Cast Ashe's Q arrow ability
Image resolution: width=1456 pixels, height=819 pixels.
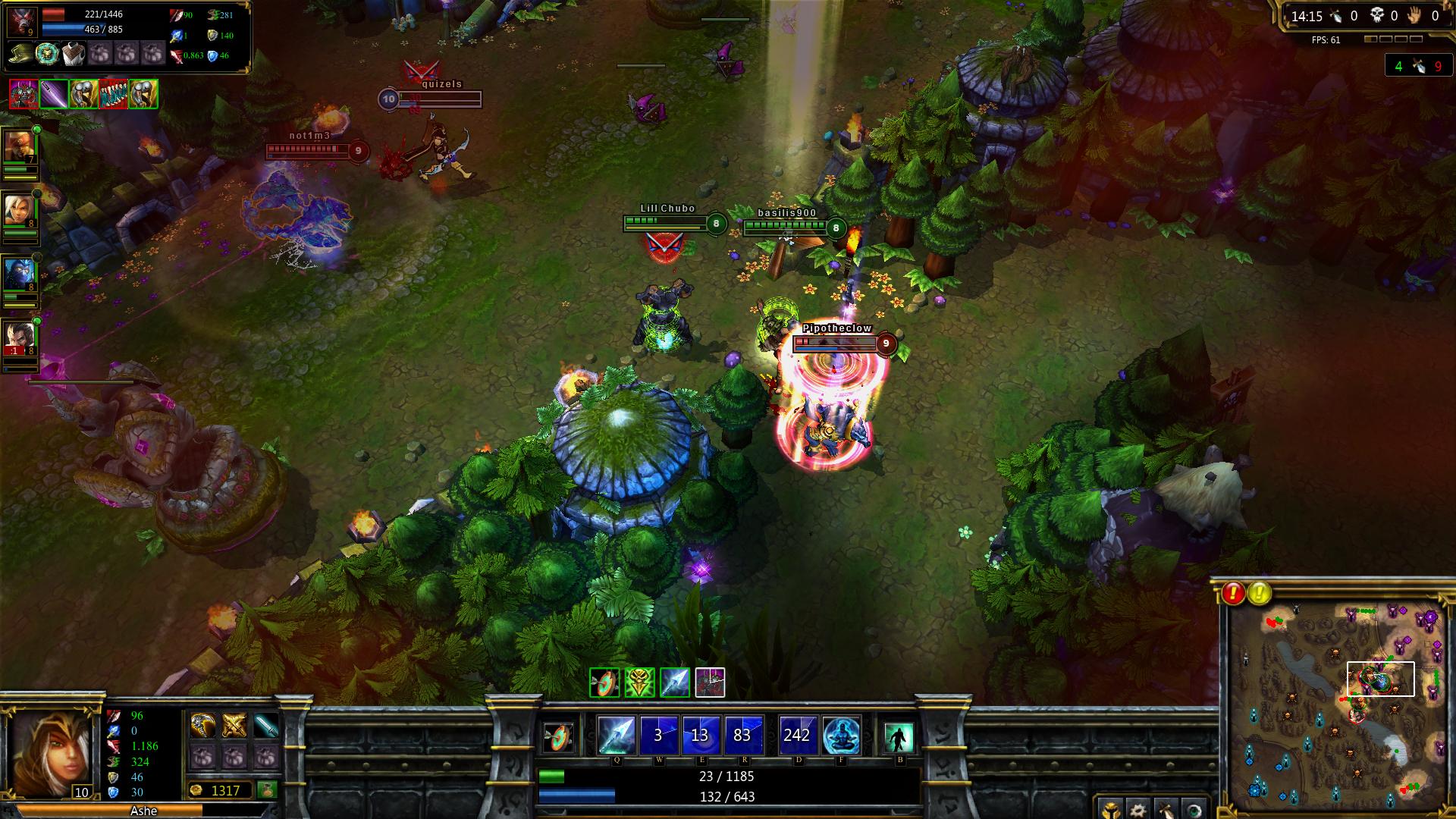pos(617,735)
